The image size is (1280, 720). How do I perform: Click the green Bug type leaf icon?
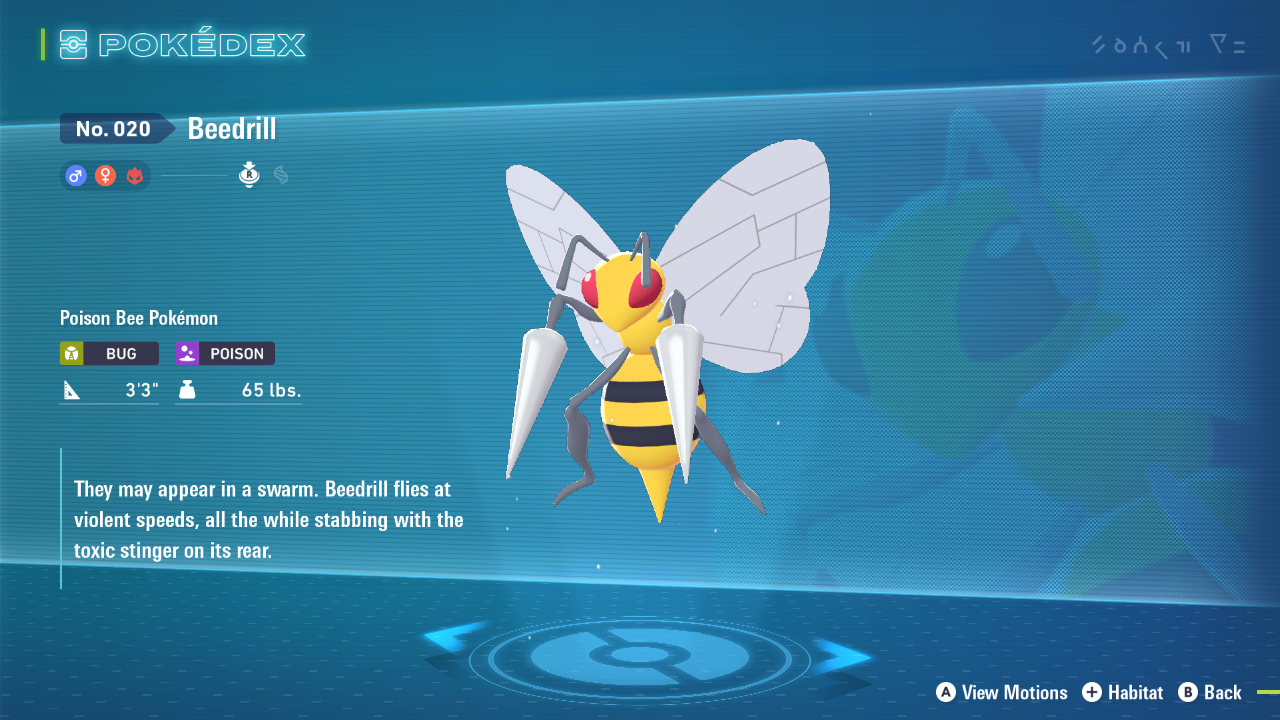coord(73,353)
